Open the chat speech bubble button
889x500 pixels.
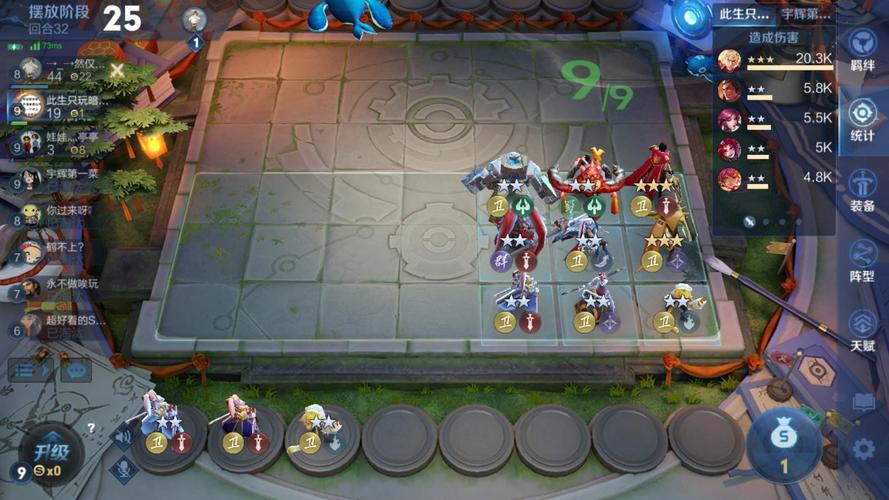[75, 370]
